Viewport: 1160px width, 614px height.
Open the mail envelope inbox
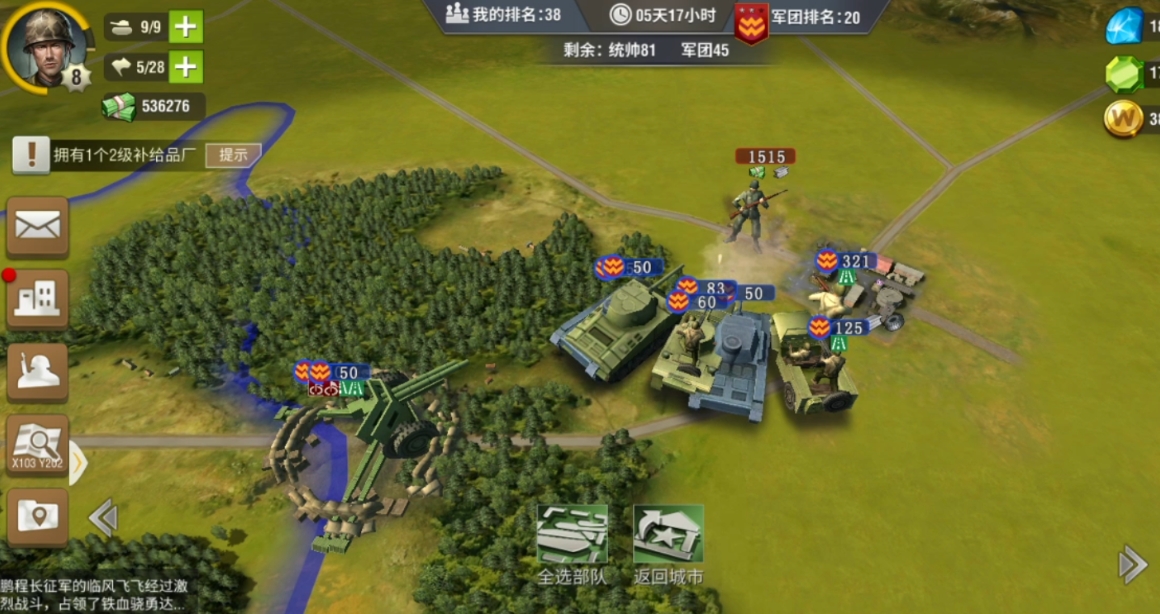(x=38, y=227)
